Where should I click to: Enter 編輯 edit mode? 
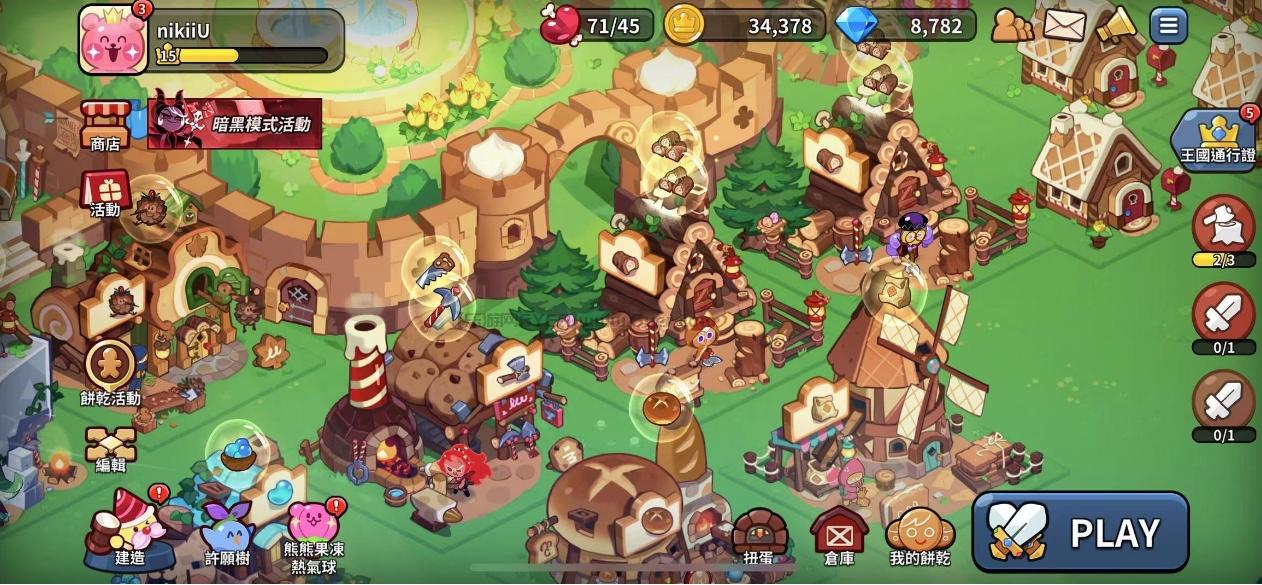110,449
